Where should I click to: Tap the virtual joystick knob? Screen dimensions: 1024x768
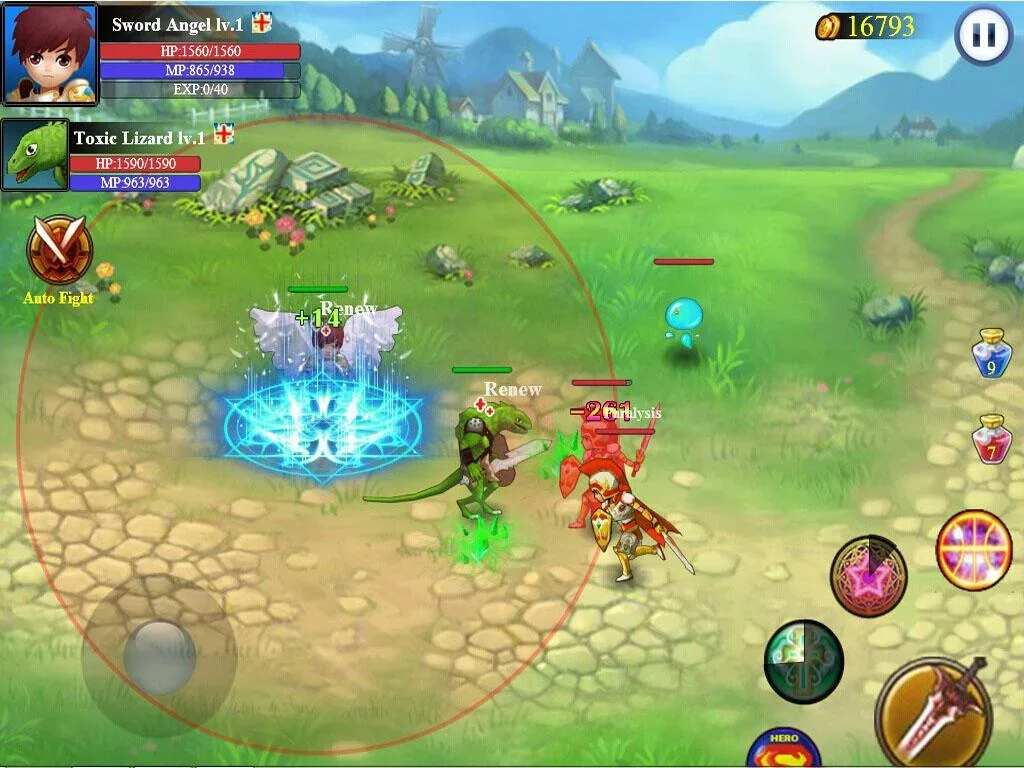(159, 657)
